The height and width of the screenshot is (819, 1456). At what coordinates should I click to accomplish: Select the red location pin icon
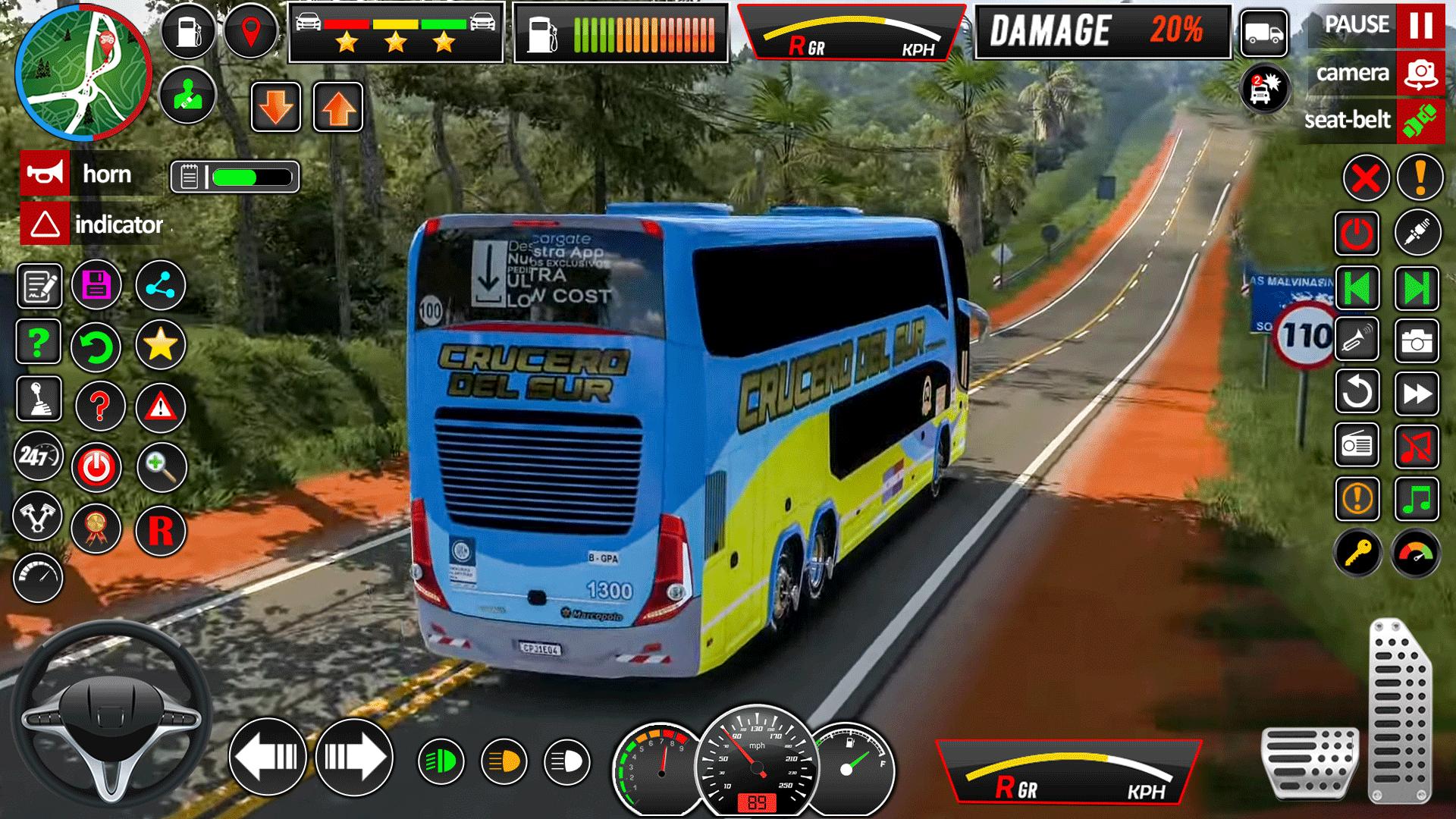pyautogui.click(x=250, y=32)
